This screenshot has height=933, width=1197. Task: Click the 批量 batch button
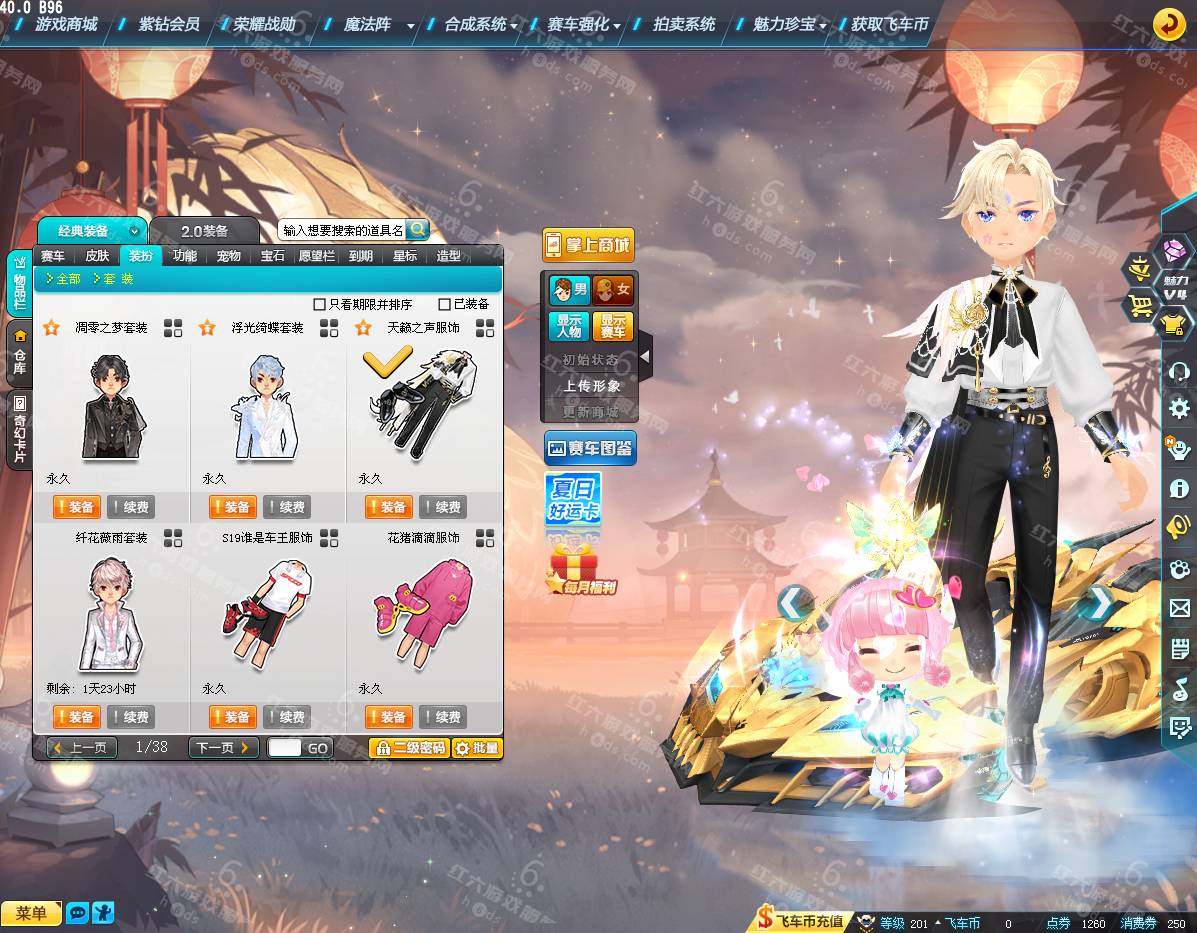[x=477, y=748]
